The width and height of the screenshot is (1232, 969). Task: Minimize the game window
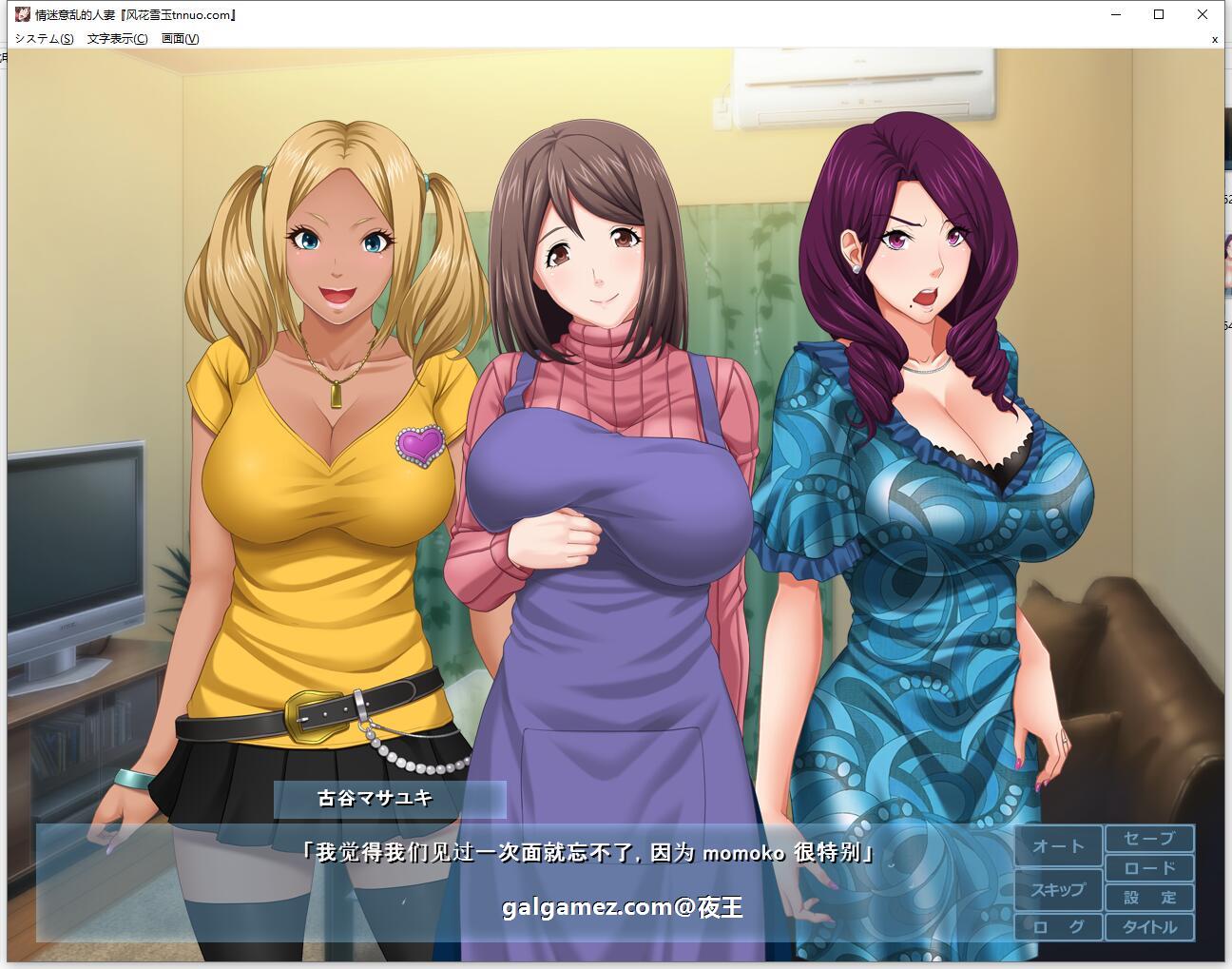click(x=1114, y=14)
